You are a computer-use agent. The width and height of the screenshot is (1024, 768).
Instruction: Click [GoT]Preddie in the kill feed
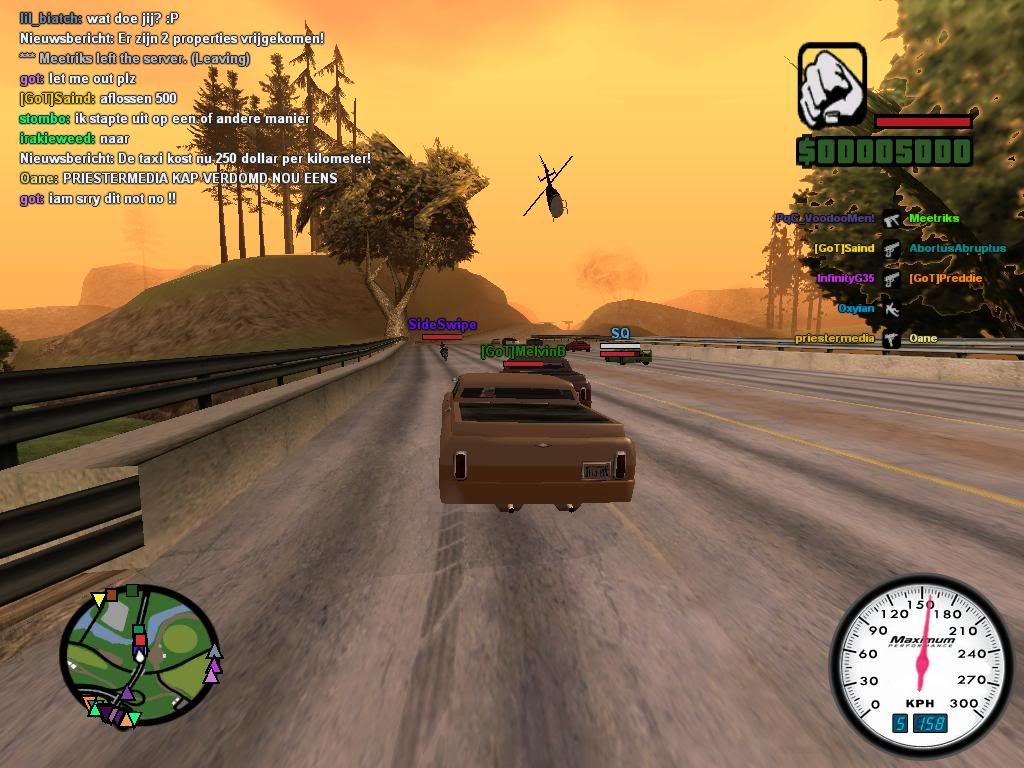pyautogui.click(x=945, y=278)
